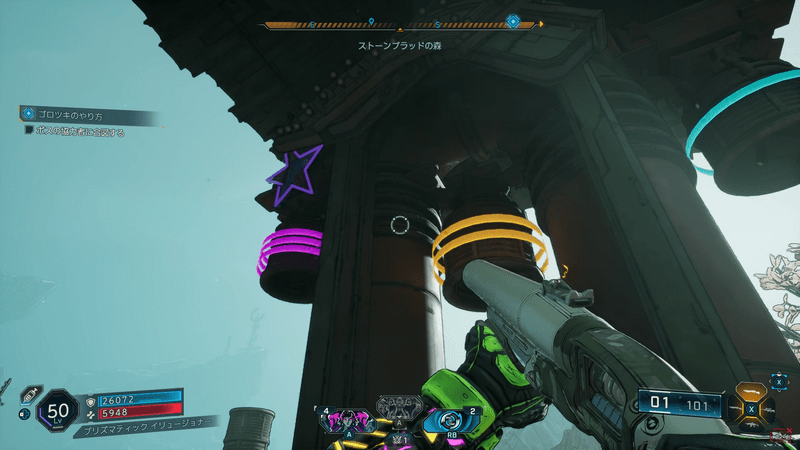Screen dimensions: 800x450
Task: Click the blue diamond quest marker on compass
Action: pos(513,21)
